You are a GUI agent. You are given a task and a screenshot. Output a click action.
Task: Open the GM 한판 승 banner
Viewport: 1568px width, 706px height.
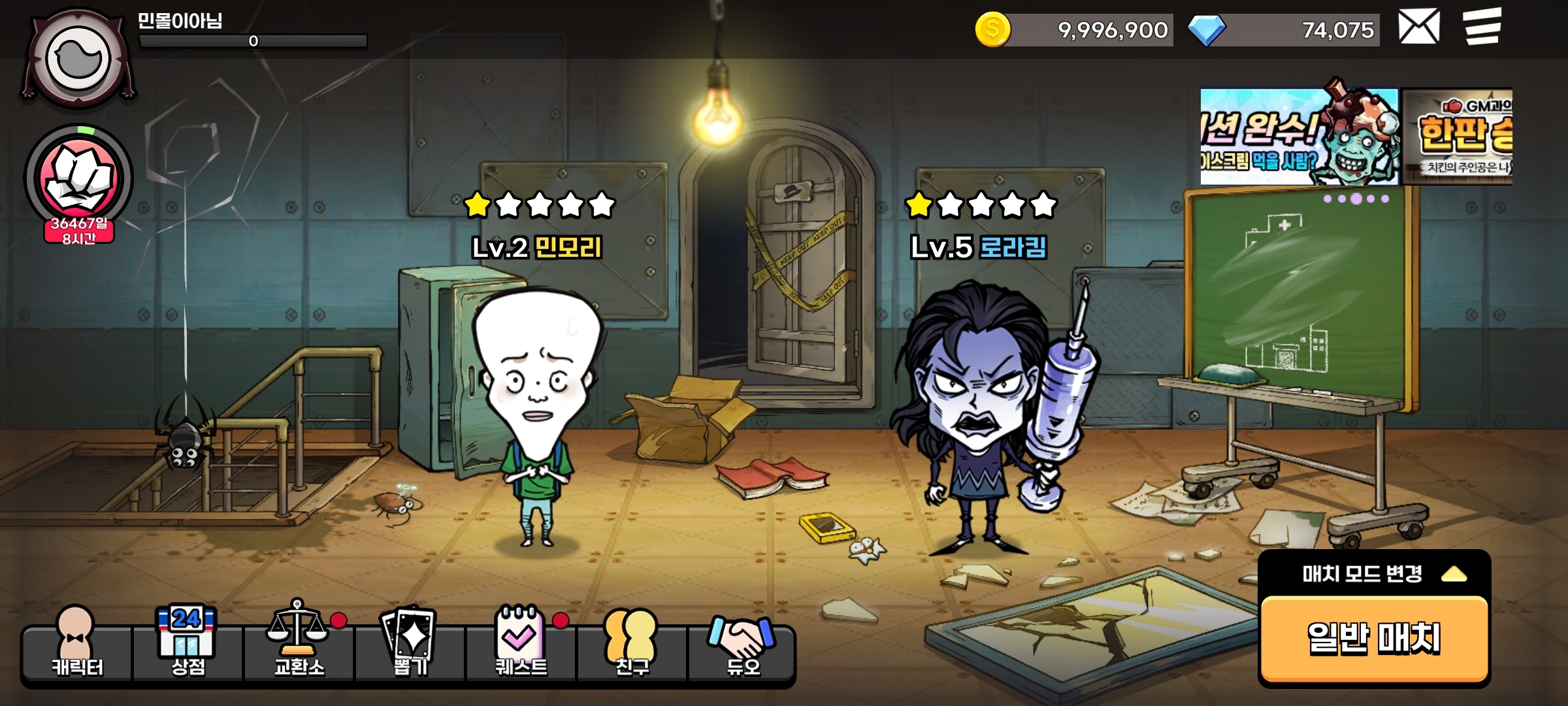(1458, 137)
